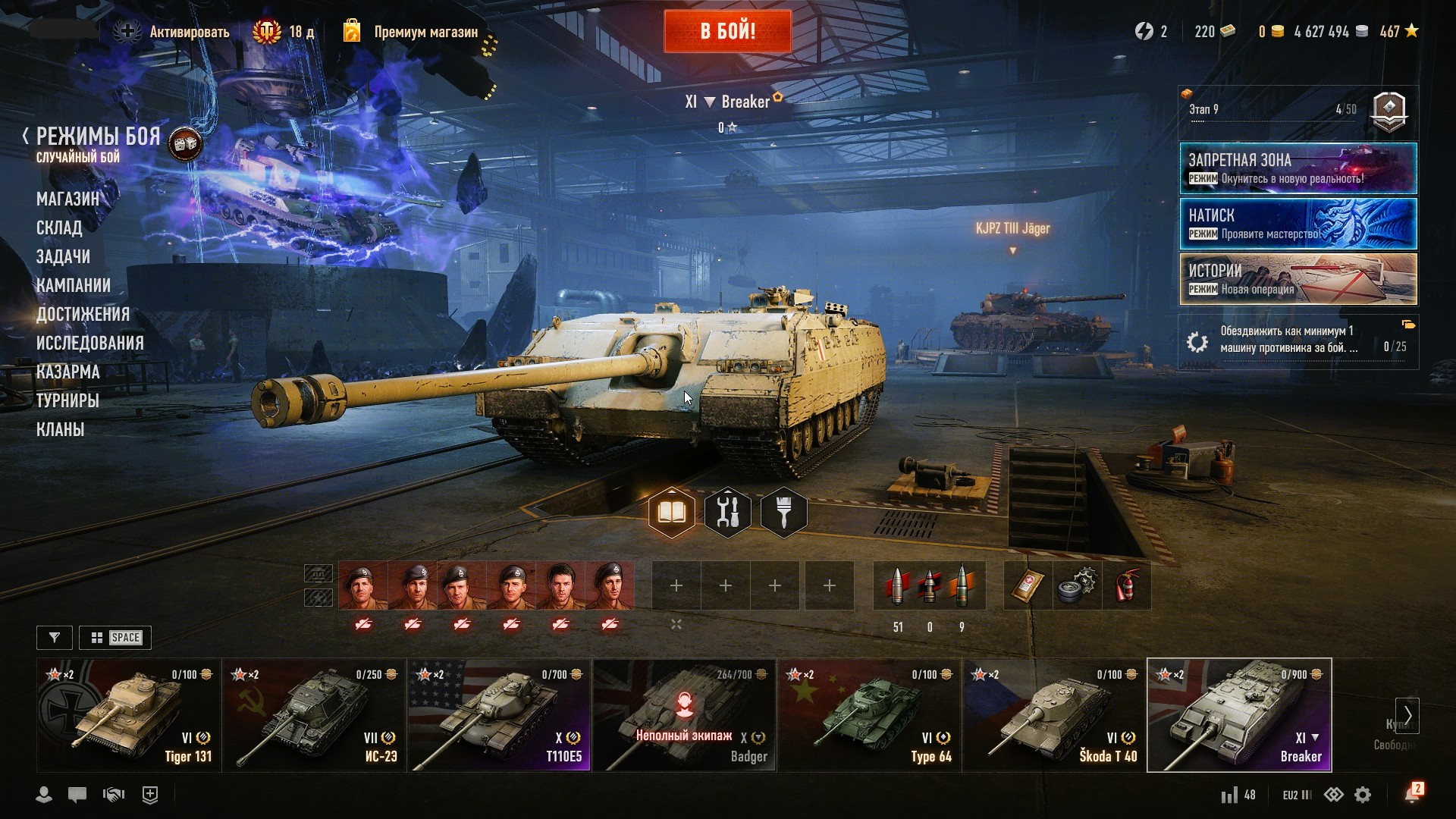Select the Tiger 131 tank card
This screenshot has height=819, width=1456.
pos(129,715)
